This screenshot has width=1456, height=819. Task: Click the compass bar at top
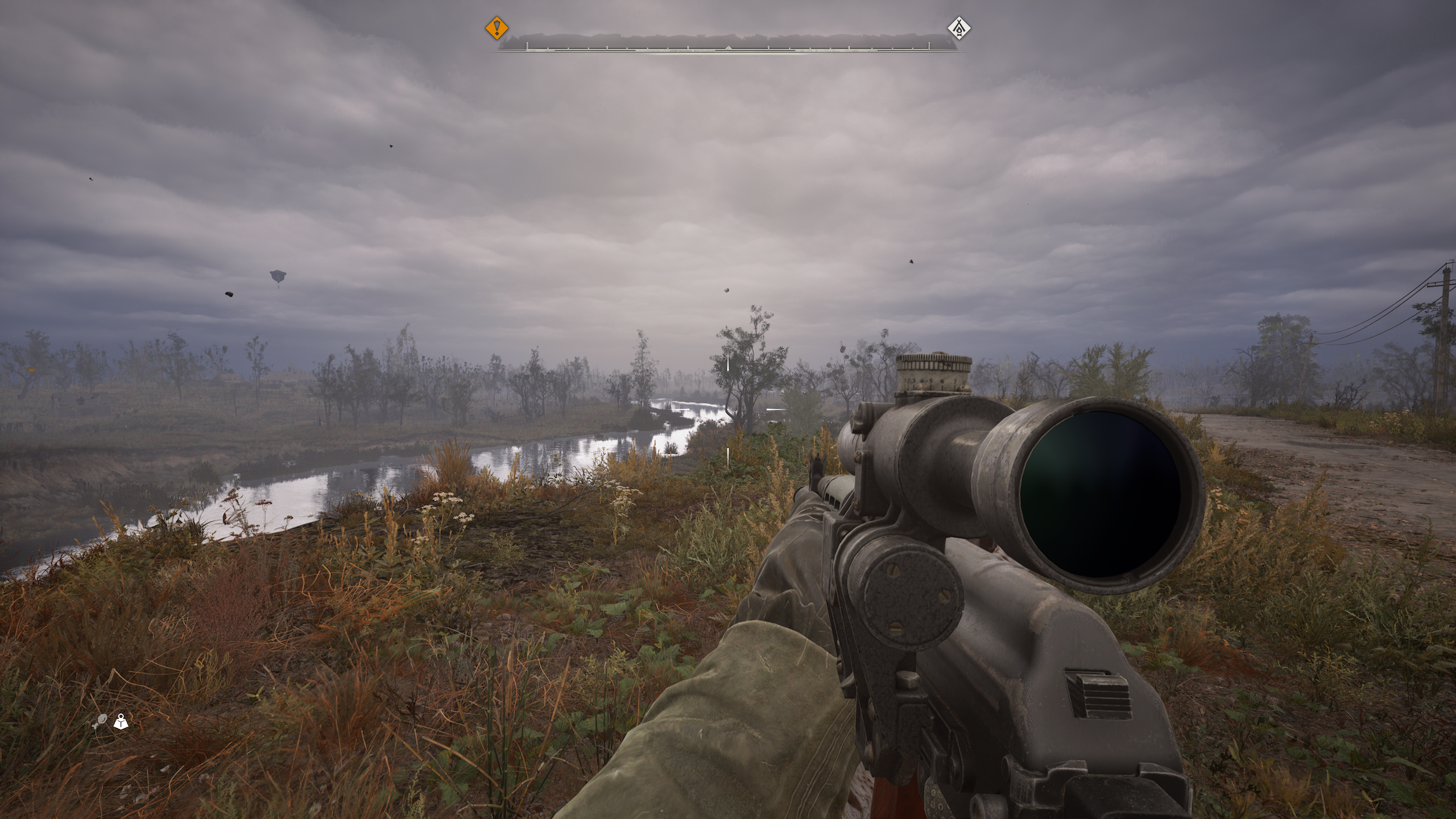[x=728, y=45]
